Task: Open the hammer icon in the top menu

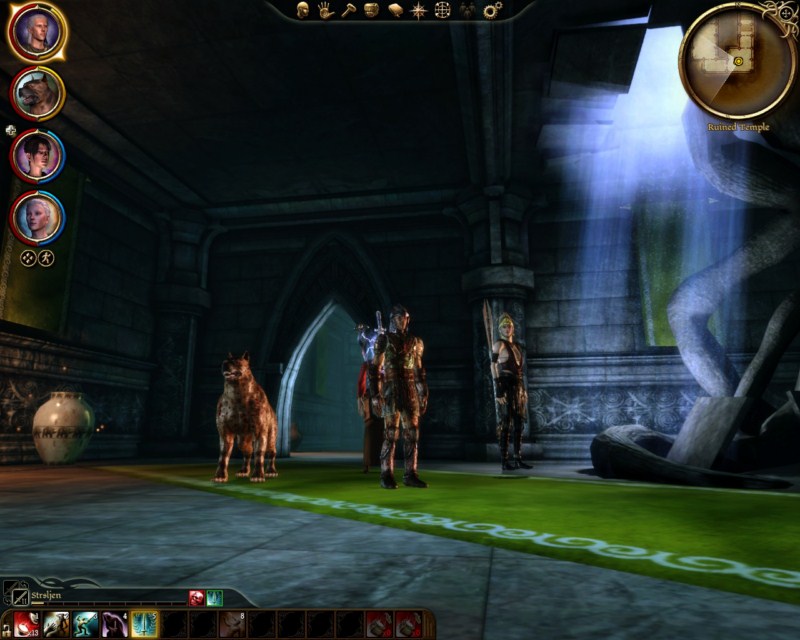Action: click(x=349, y=10)
